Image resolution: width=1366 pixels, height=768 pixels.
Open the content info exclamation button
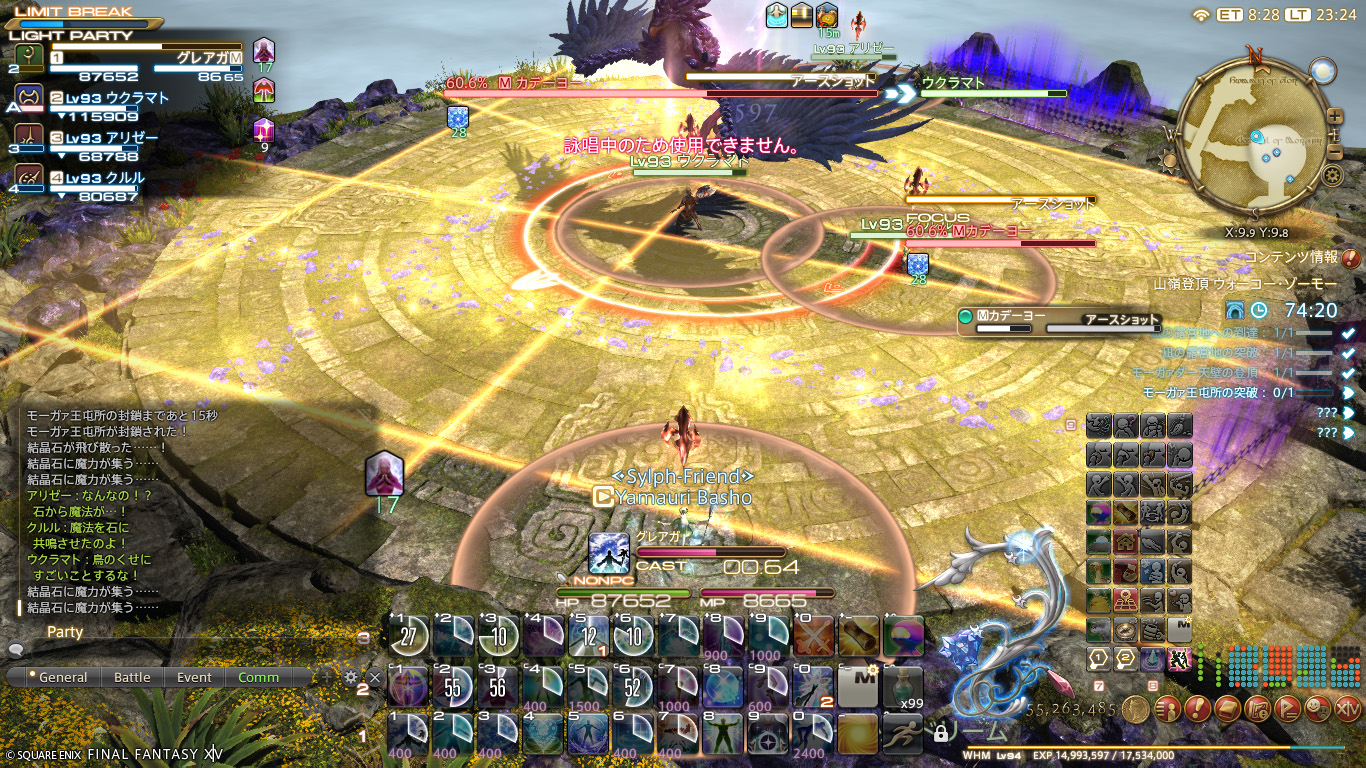coord(1351,259)
